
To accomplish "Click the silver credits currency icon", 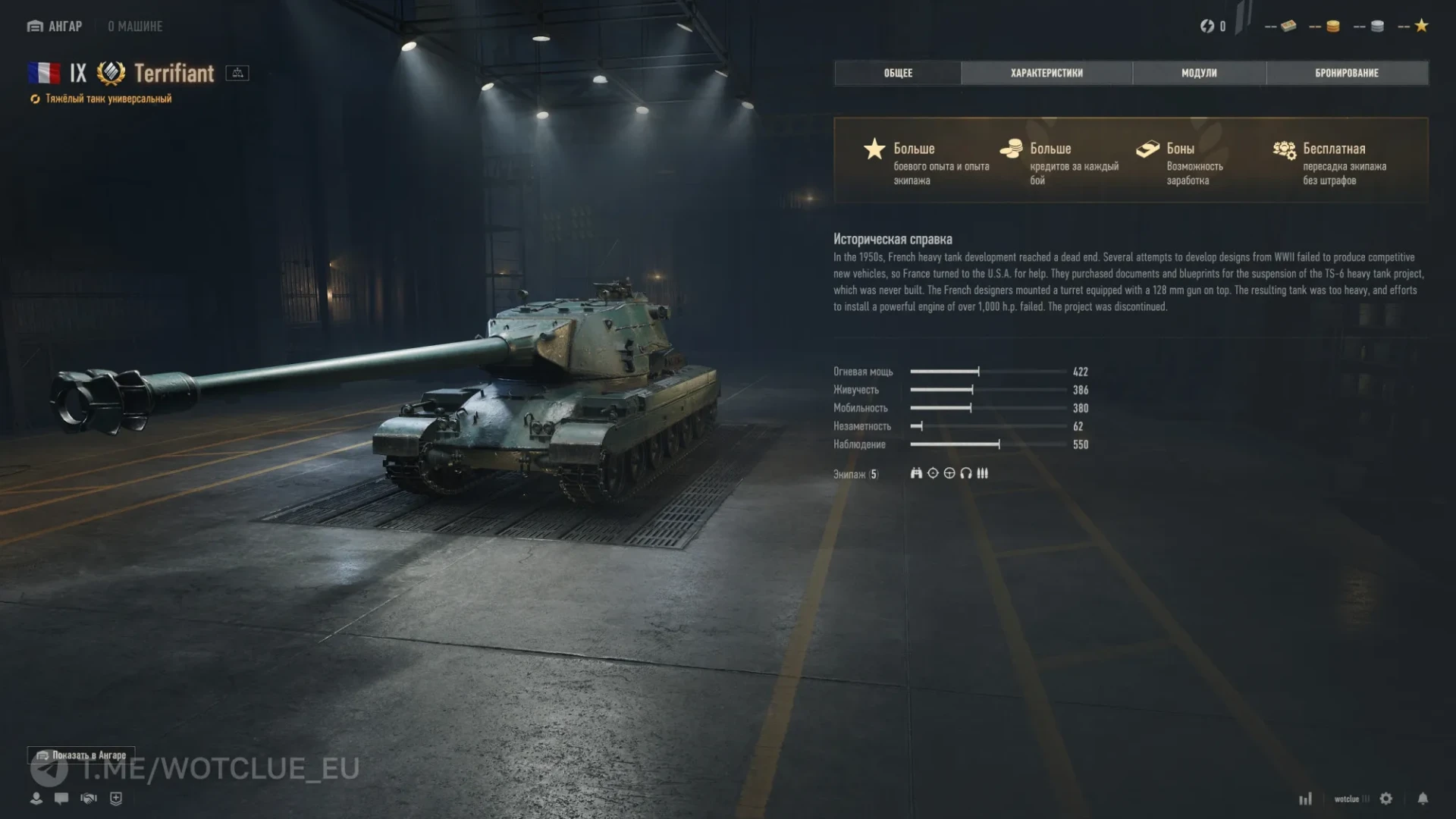I will [x=1377, y=27].
